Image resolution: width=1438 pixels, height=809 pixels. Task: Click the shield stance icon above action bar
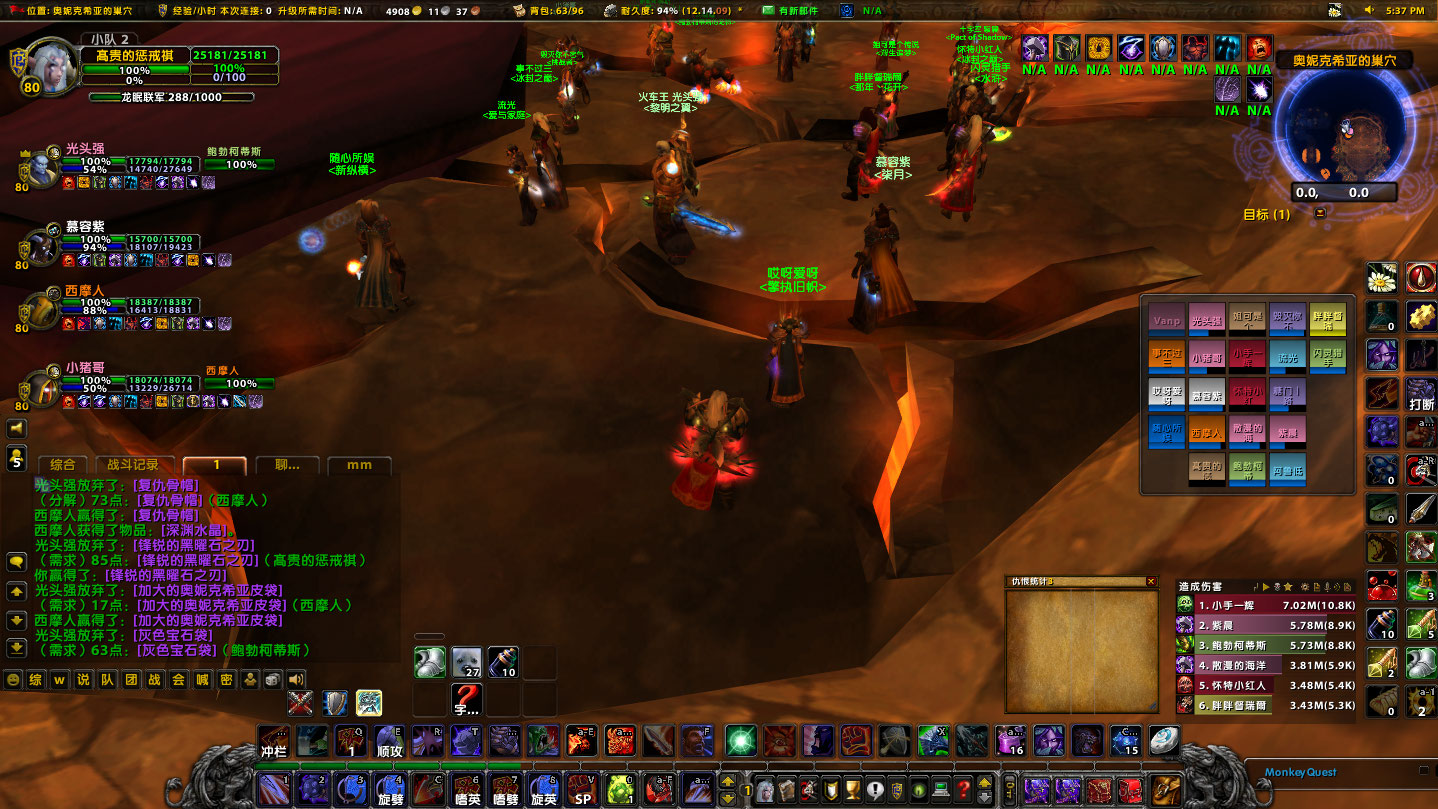point(333,701)
